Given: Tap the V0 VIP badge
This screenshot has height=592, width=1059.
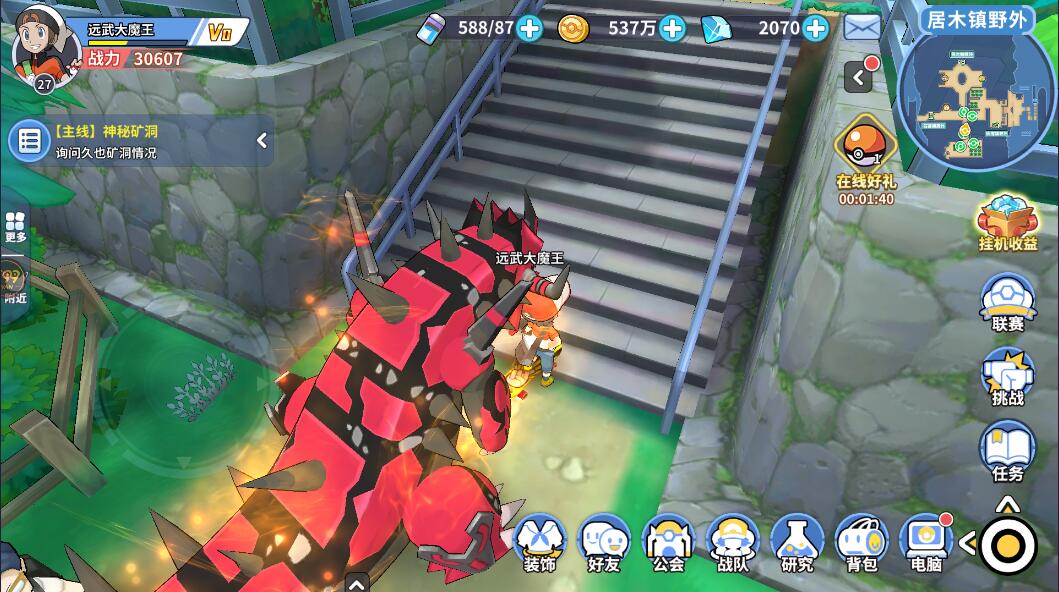Looking at the screenshot, I should (220, 33).
